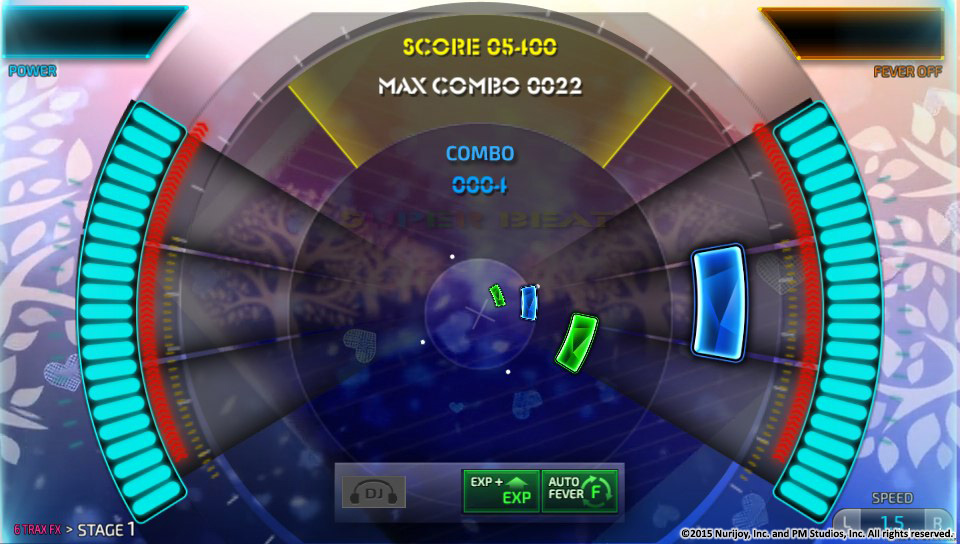
Task: Select the DJ headphones icon
Action: [372, 491]
